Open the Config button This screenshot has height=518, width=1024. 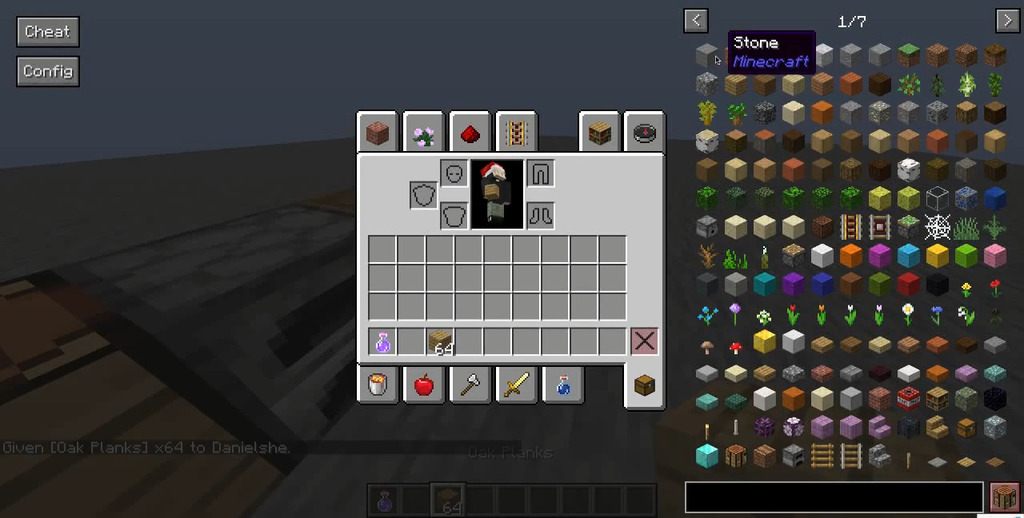[x=47, y=71]
